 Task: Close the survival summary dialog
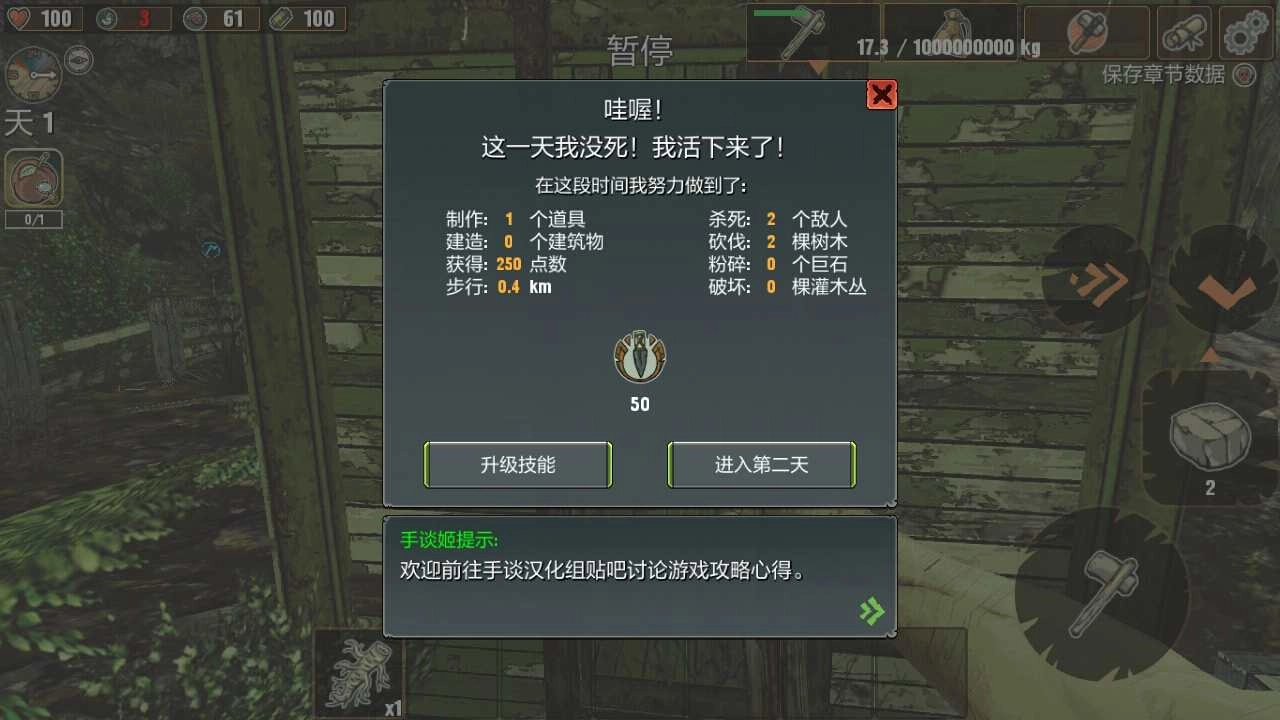(x=881, y=94)
